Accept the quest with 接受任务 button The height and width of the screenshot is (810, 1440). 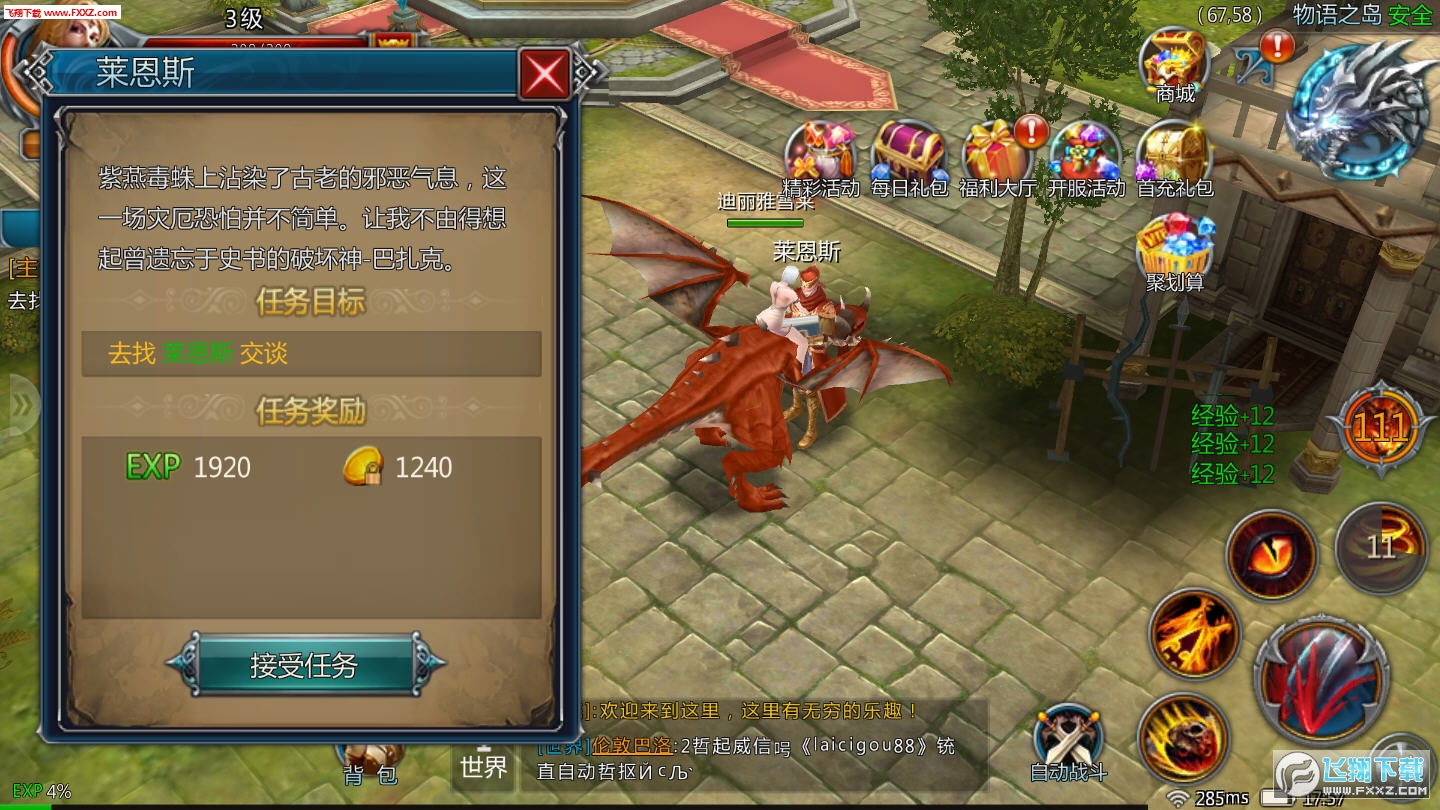point(304,665)
